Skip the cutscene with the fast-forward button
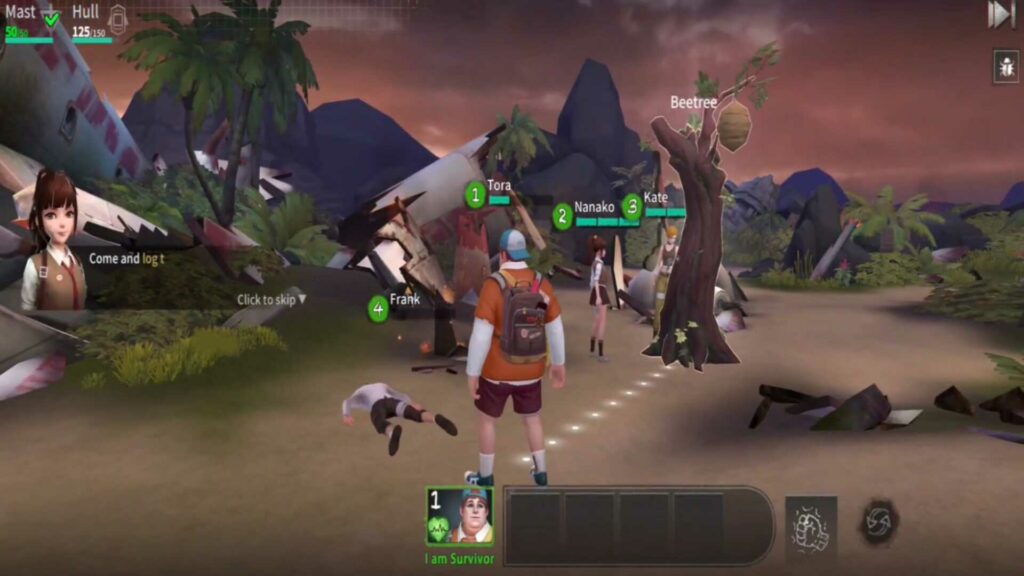This screenshot has height=576, width=1024. tap(1001, 14)
